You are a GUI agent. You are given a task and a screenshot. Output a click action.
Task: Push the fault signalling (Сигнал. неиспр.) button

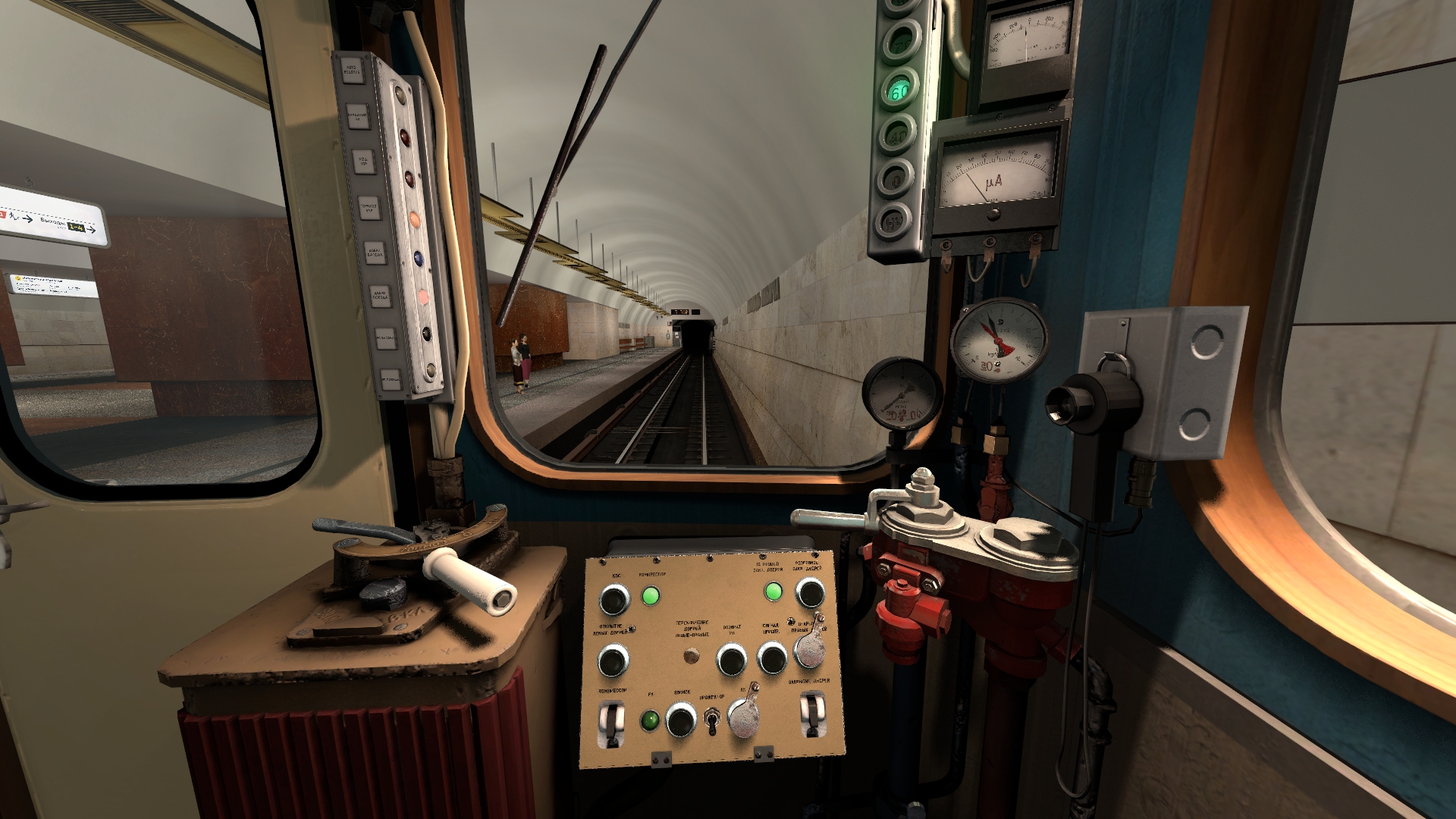[772, 658]
